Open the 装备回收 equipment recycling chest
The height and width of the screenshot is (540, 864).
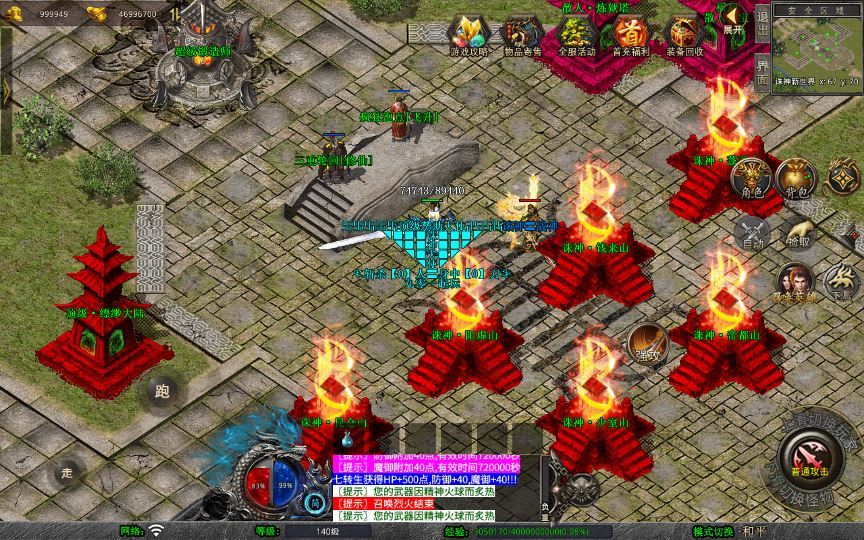click(684, 35)
